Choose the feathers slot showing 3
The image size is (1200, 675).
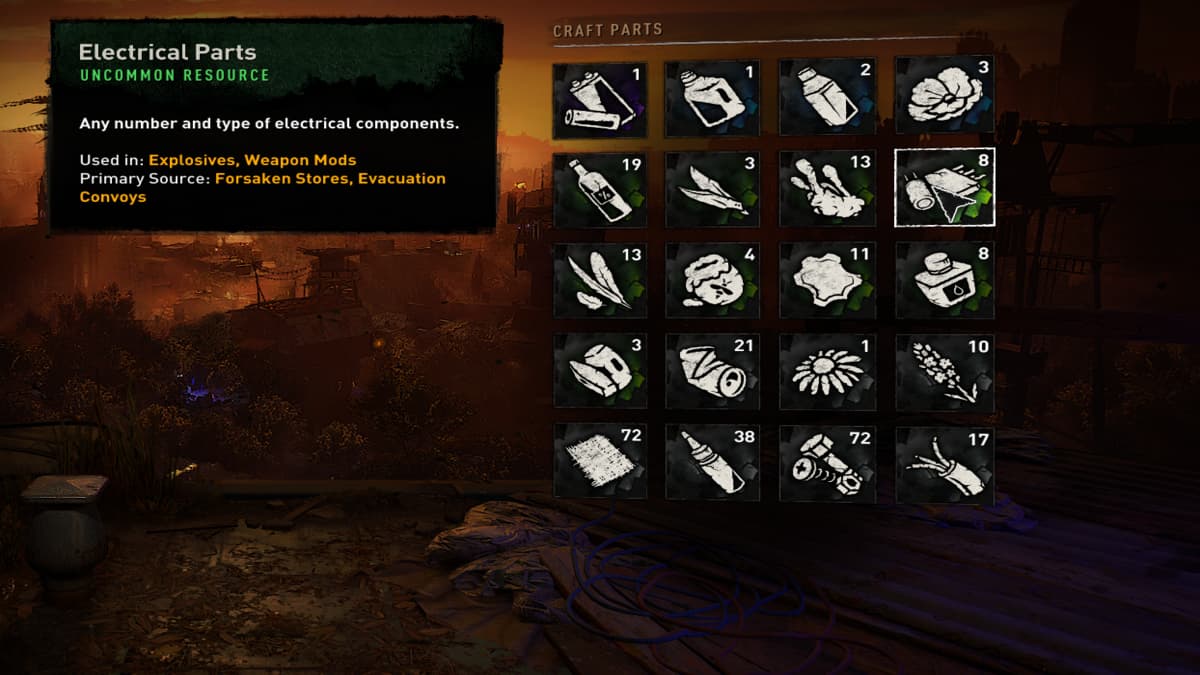pyautogui.click(x=712, y=187)
